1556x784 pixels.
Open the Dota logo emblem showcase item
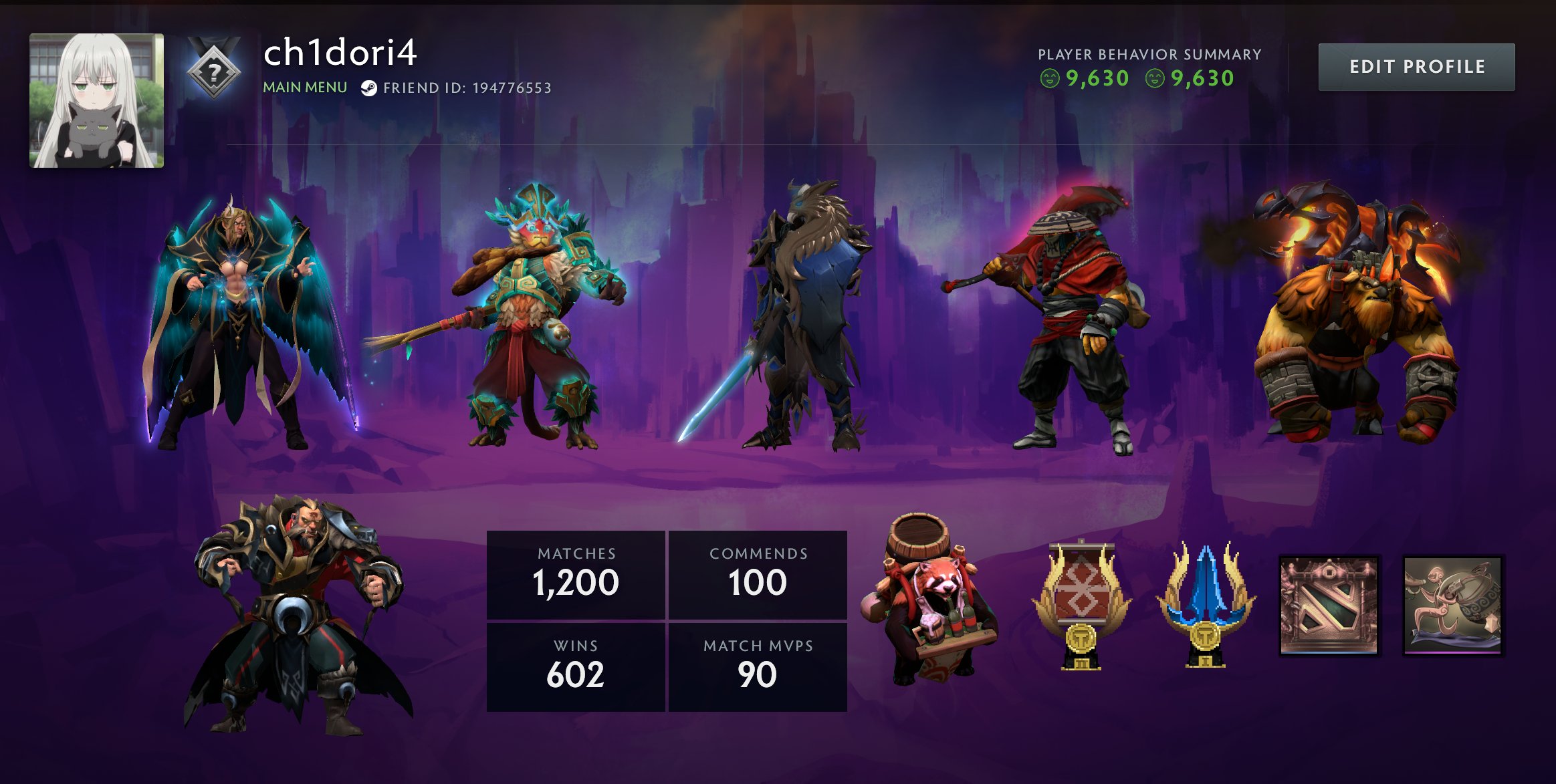click(x=1329, y=606)
